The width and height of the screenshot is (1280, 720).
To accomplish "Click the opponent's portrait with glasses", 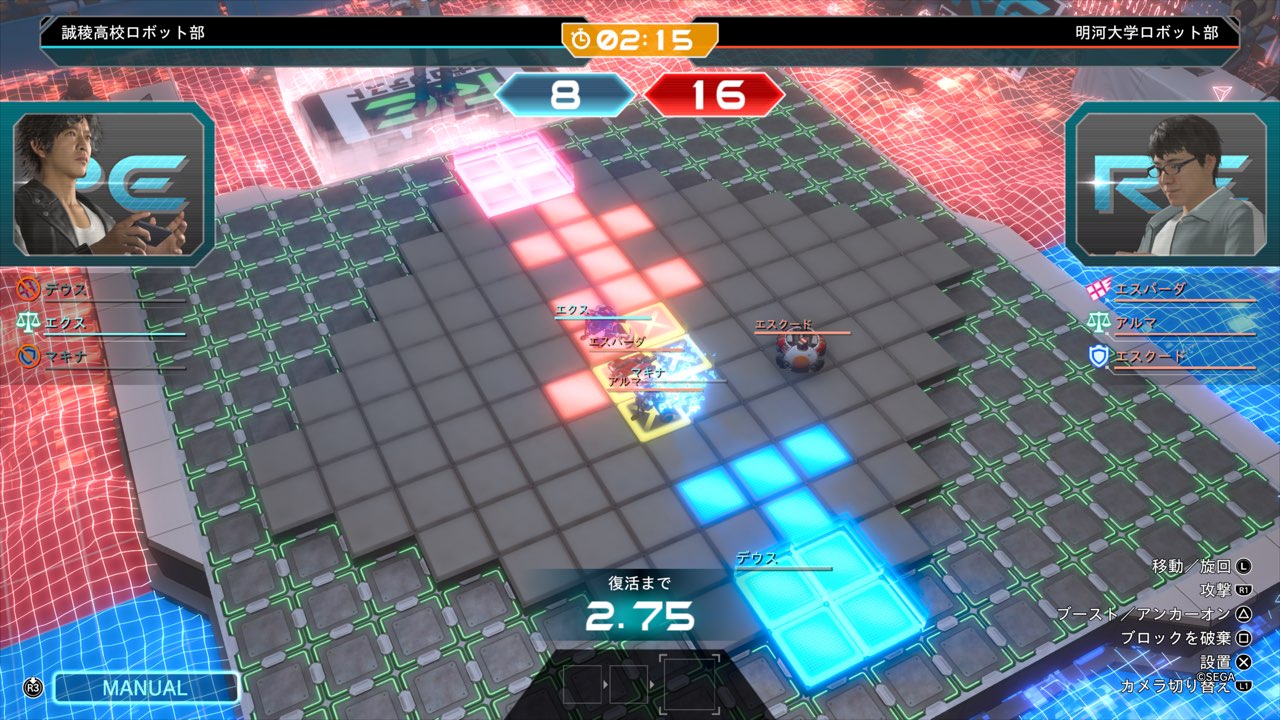I will point(1170,185).
